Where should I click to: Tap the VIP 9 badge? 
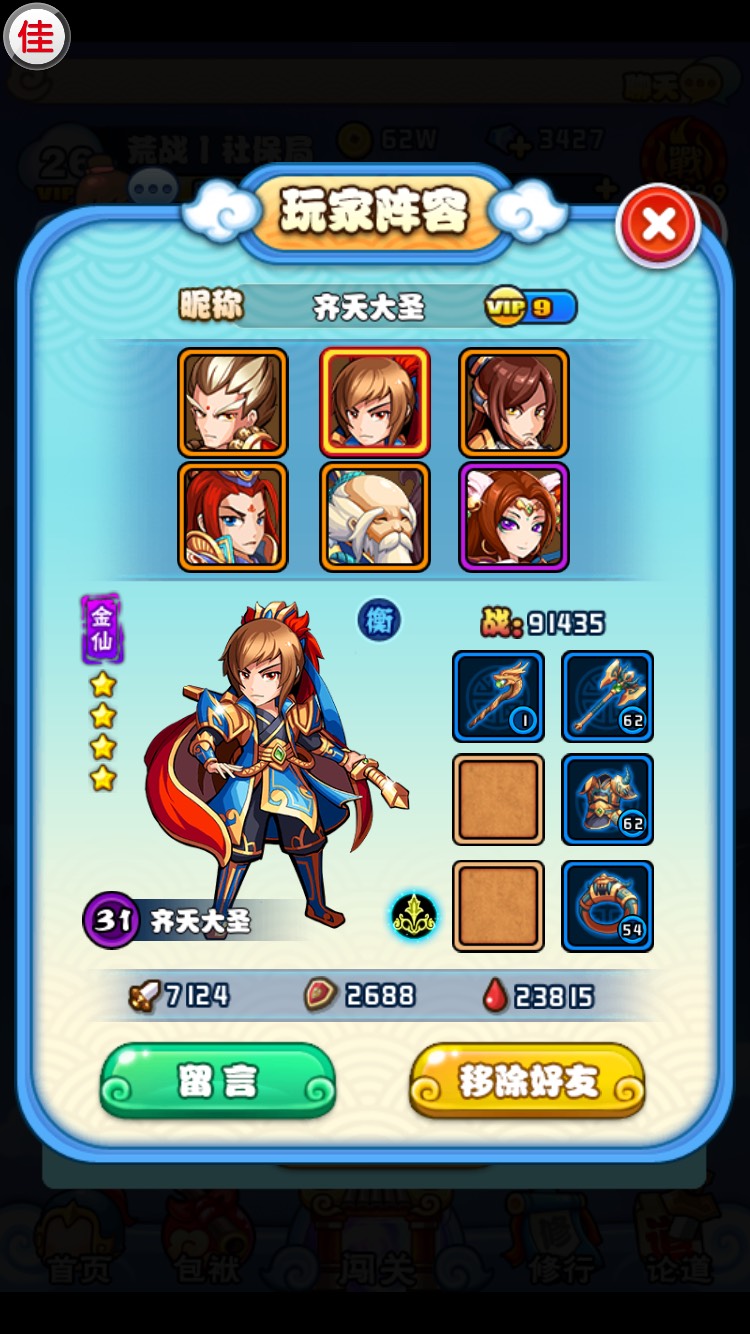click(x=530, y=308)
